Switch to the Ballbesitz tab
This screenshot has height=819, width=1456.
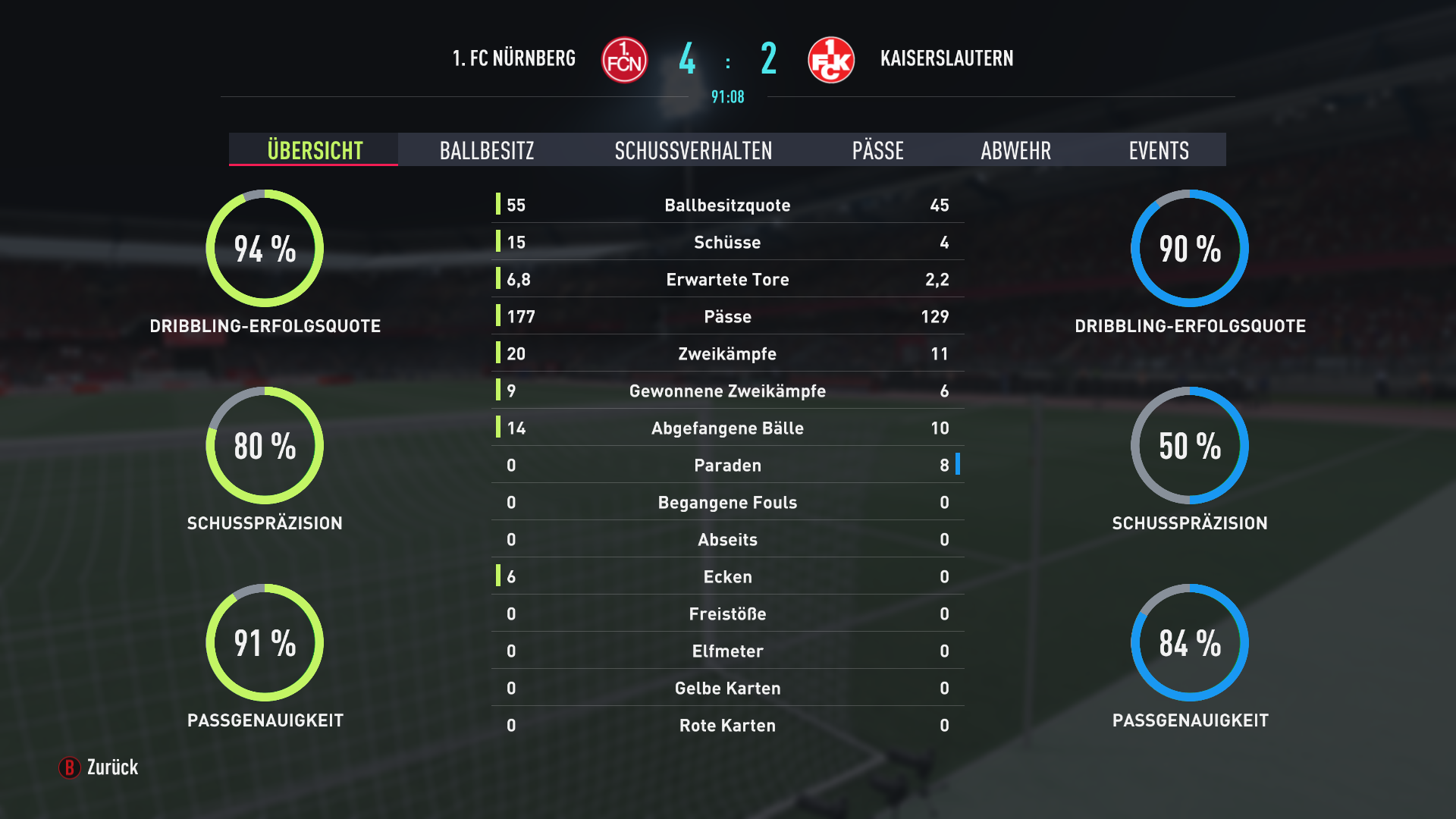(487, 150)
